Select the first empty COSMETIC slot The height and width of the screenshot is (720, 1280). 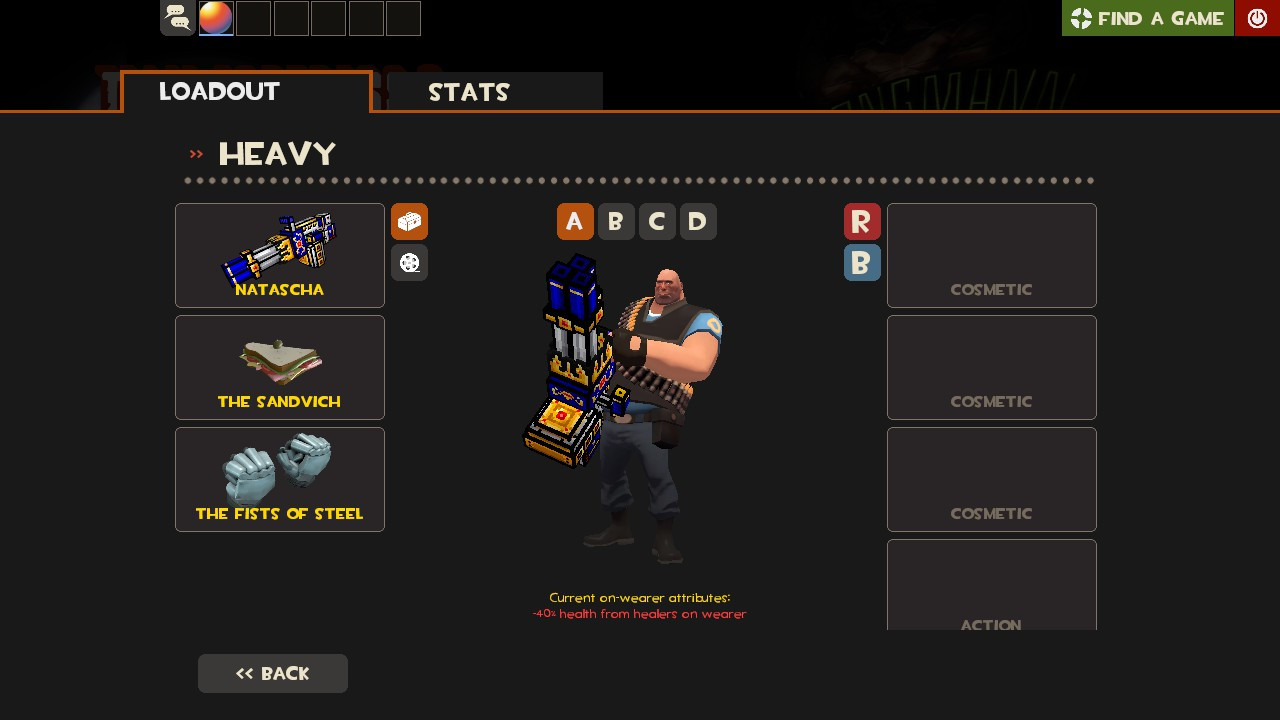991,255
